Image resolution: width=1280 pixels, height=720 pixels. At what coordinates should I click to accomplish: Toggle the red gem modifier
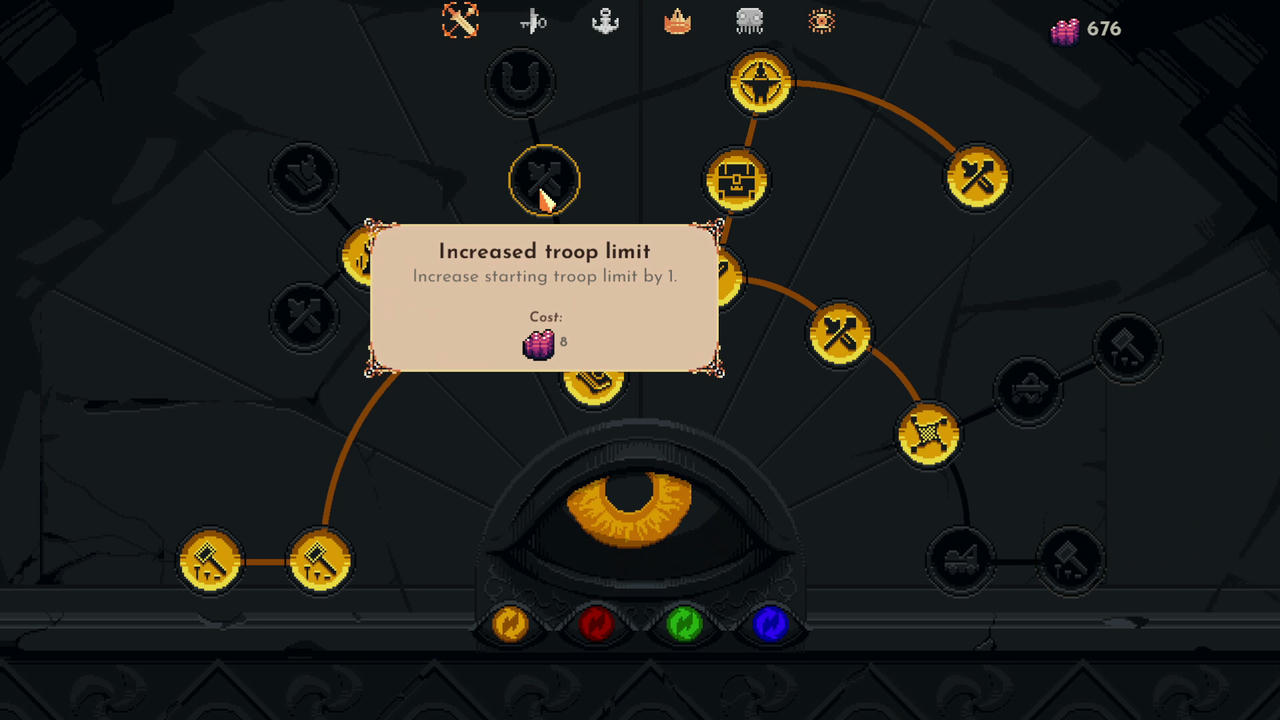(597, 624)
